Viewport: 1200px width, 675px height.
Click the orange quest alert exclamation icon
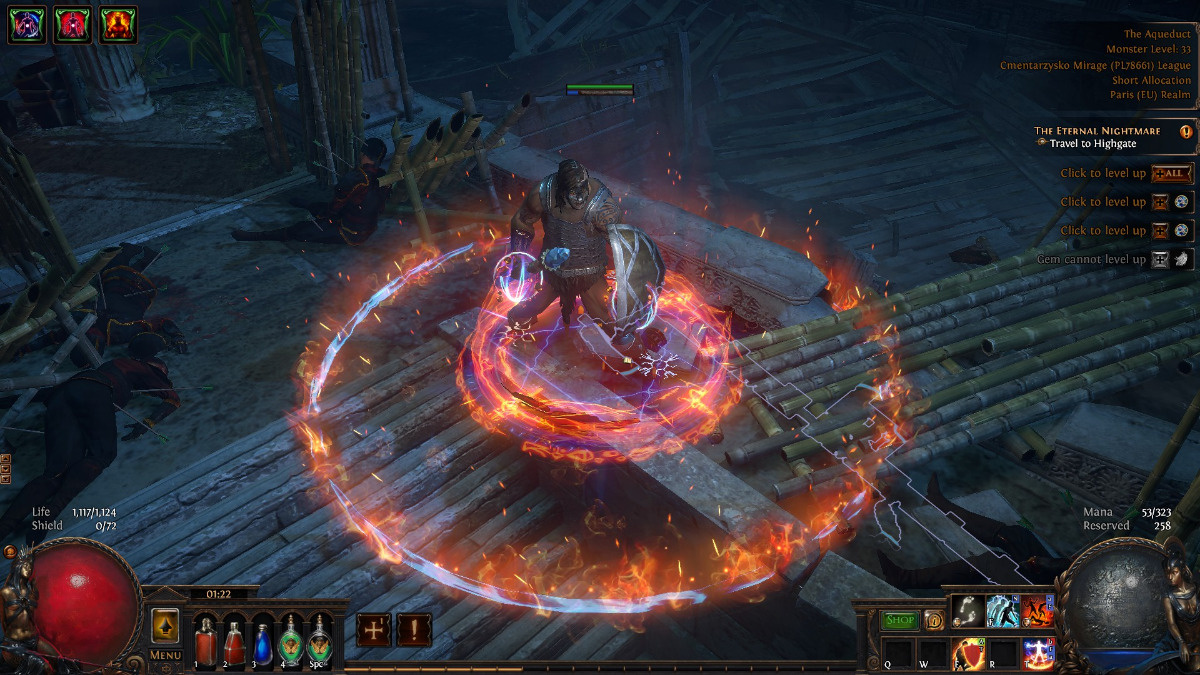tap(1186, 131)
